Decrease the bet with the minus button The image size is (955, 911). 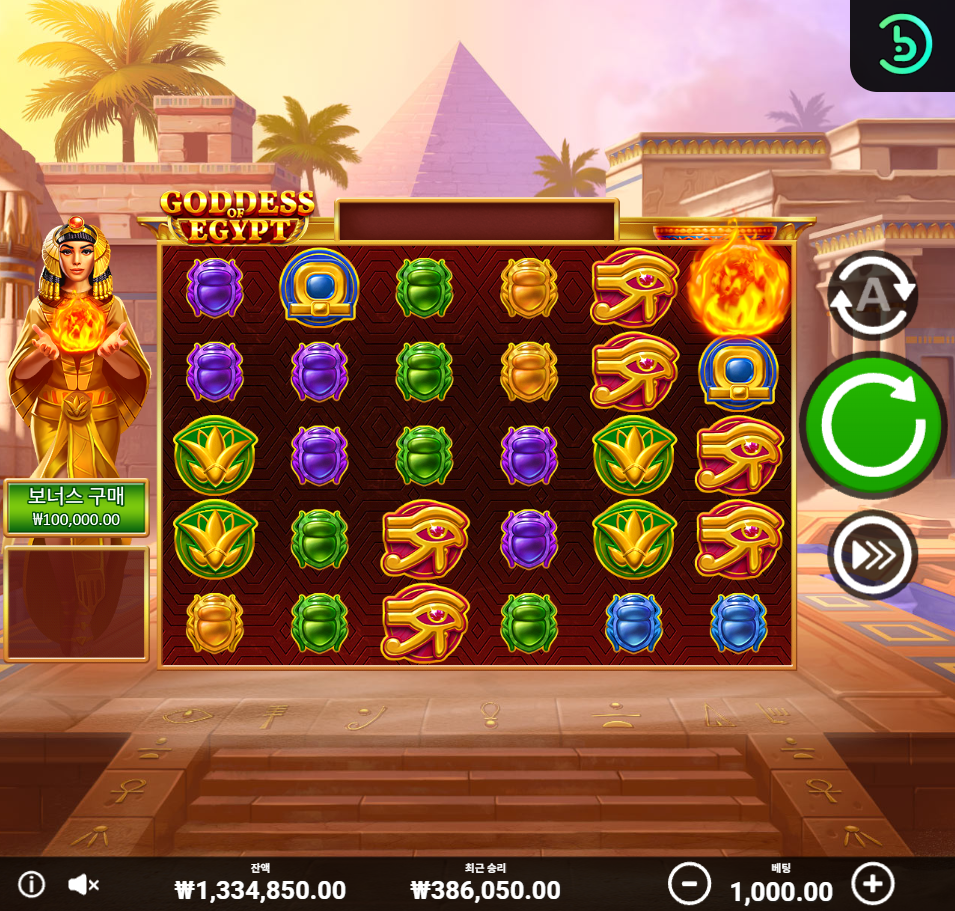tap(689, 884)
